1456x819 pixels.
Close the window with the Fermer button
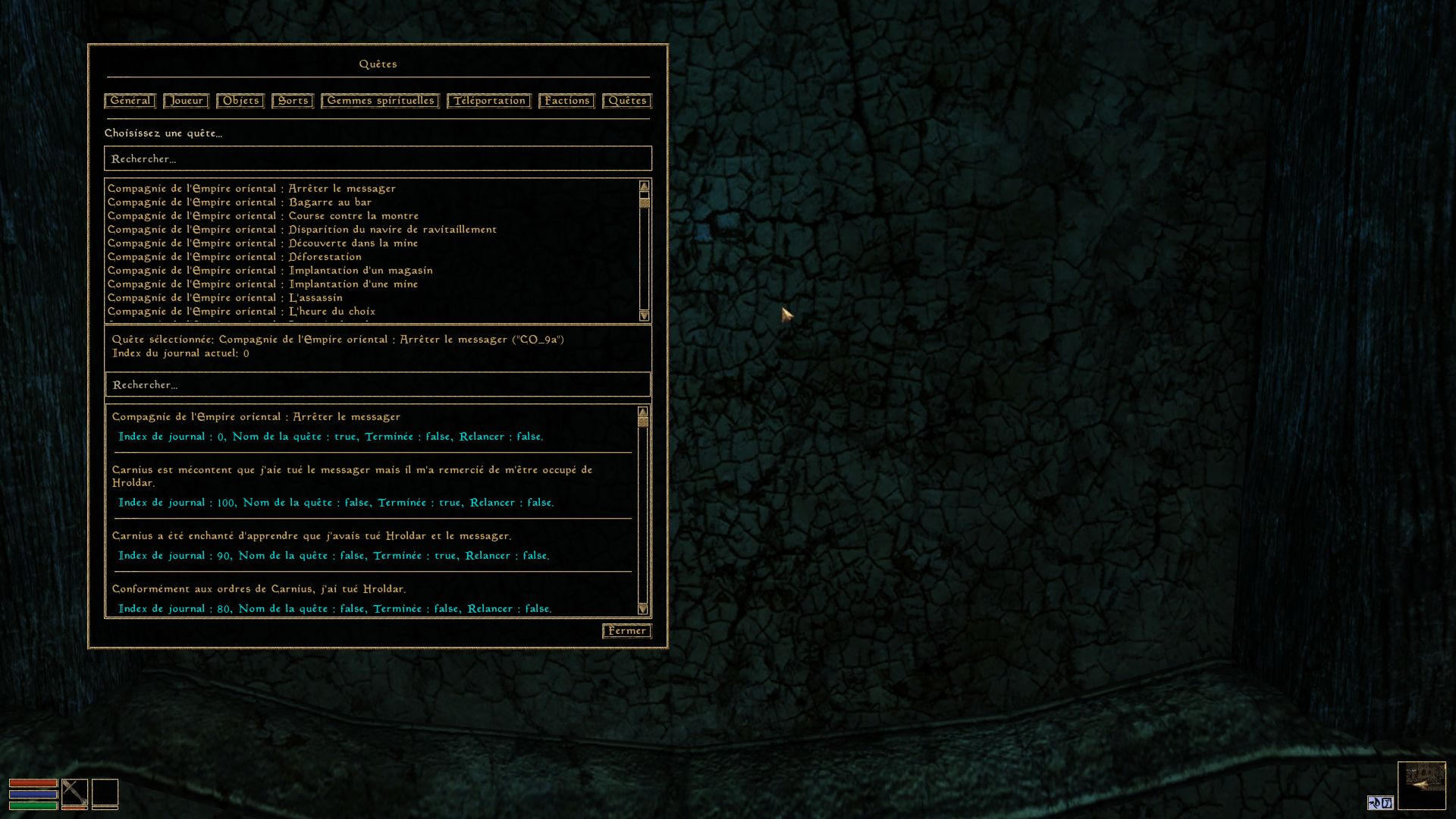(x=627, y=631)
